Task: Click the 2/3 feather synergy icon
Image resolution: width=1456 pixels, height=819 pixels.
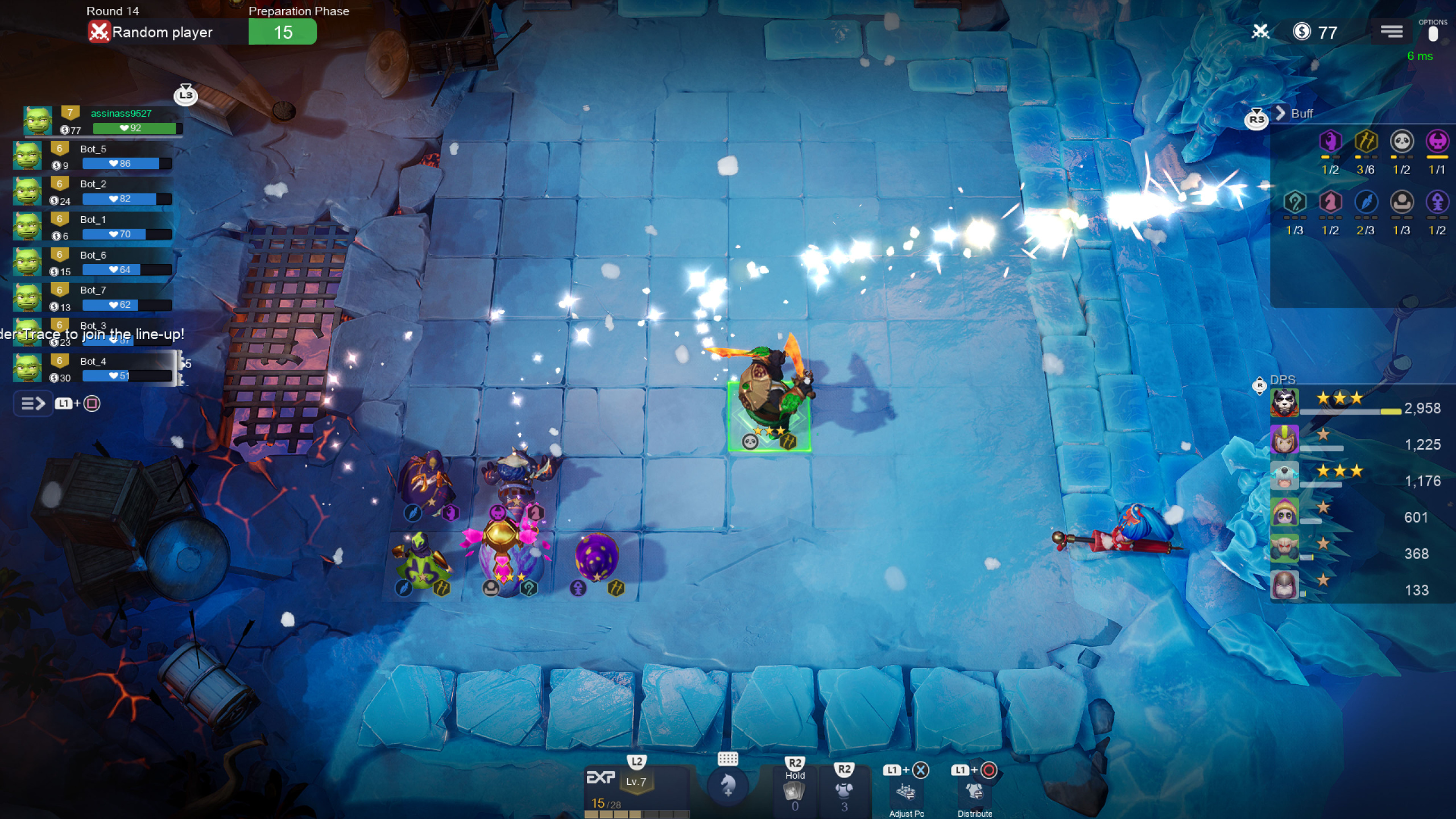Action: pos(1366,202)
